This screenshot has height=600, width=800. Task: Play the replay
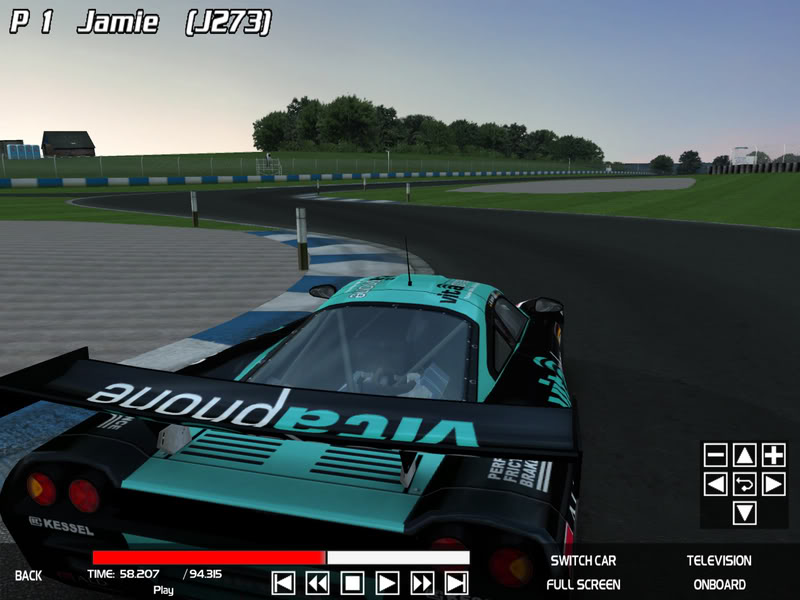(x=387, y=583)
